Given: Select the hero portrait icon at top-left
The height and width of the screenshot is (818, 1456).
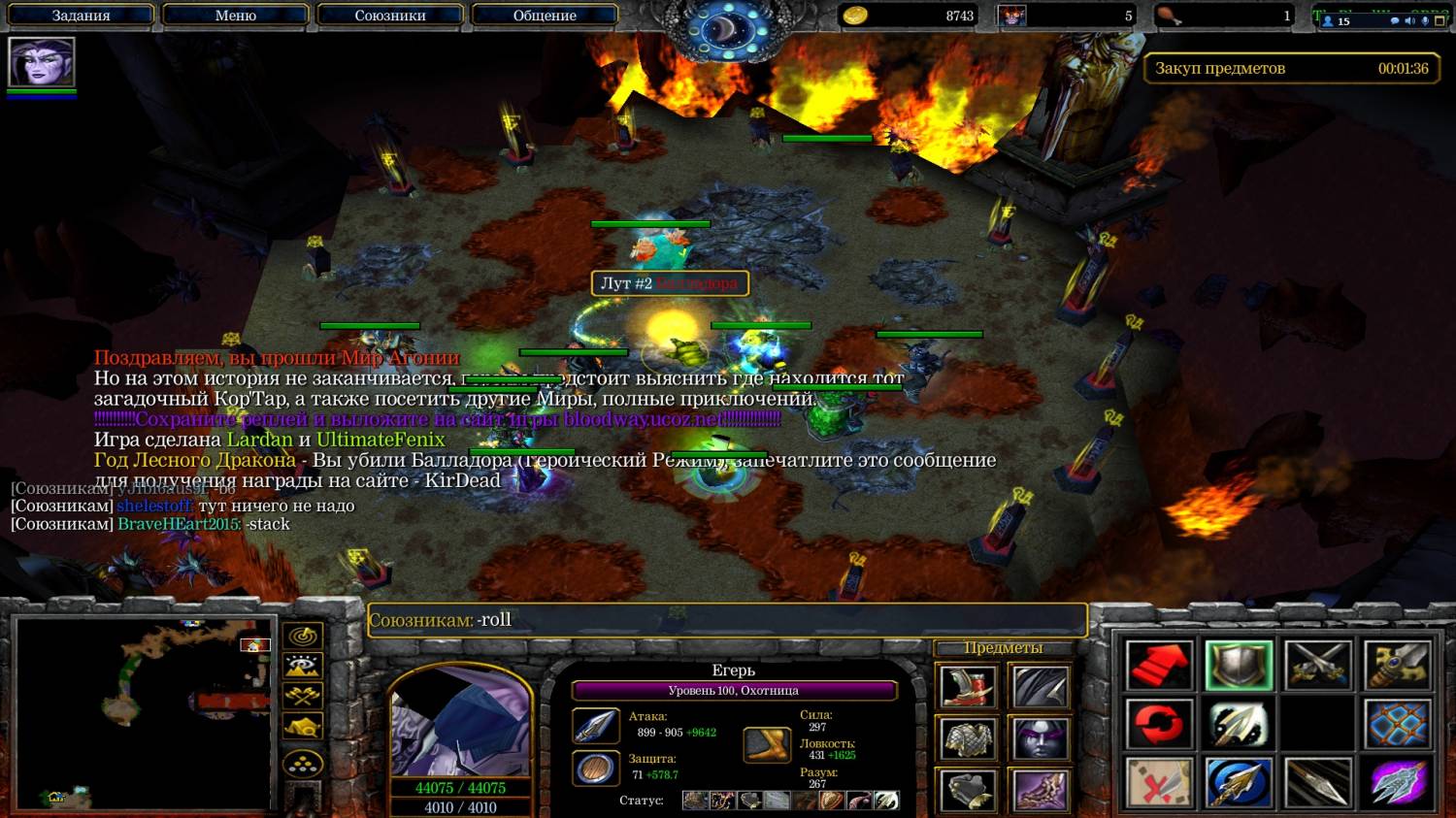Looking at the screenshot, I should coord(42,63).
